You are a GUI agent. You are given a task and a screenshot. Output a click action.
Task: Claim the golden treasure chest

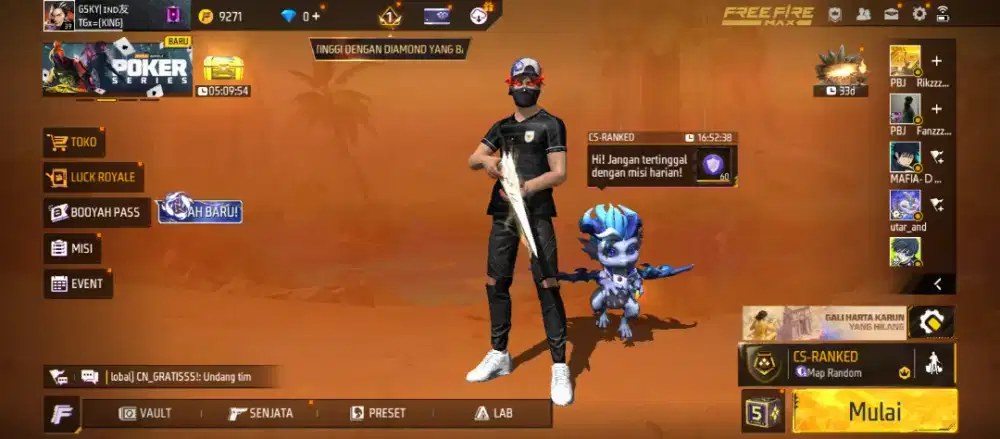tap(222, 68)
